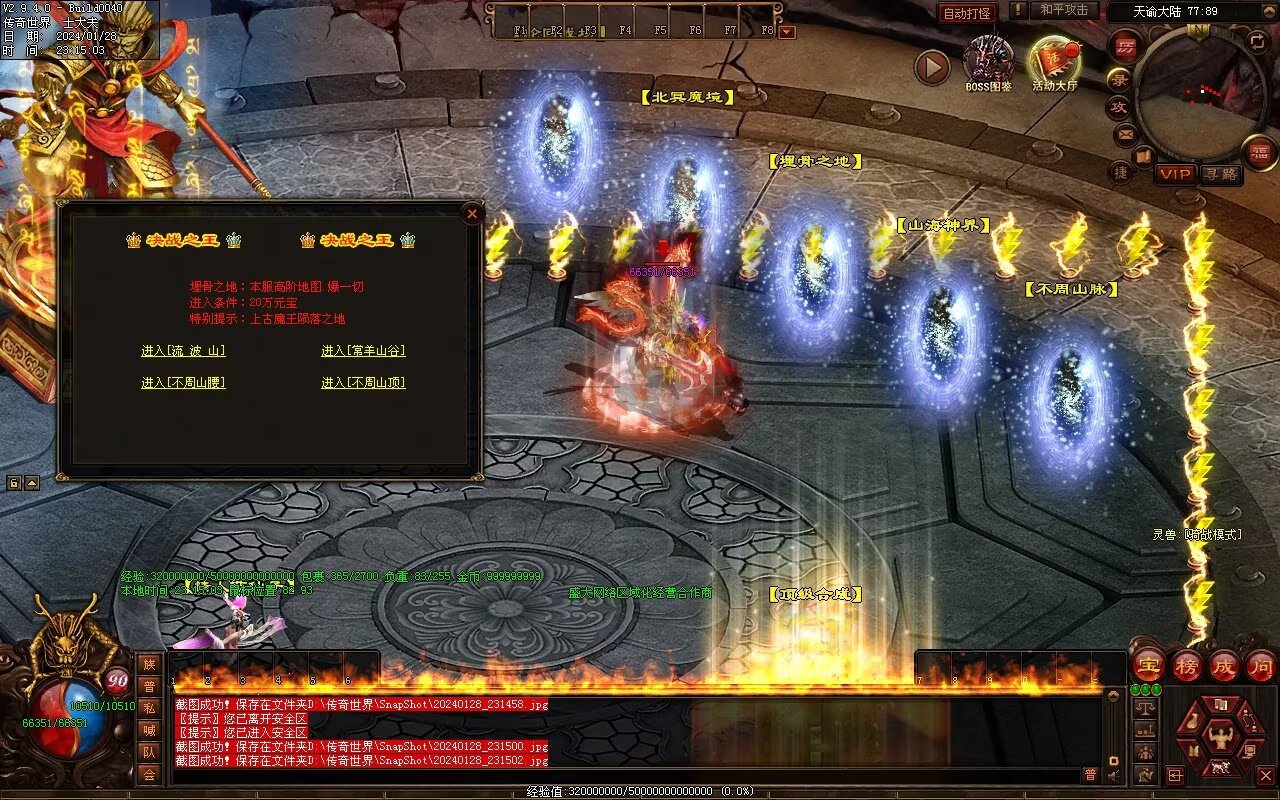Open the BOSS图鉴 icon

pos(988,62)
